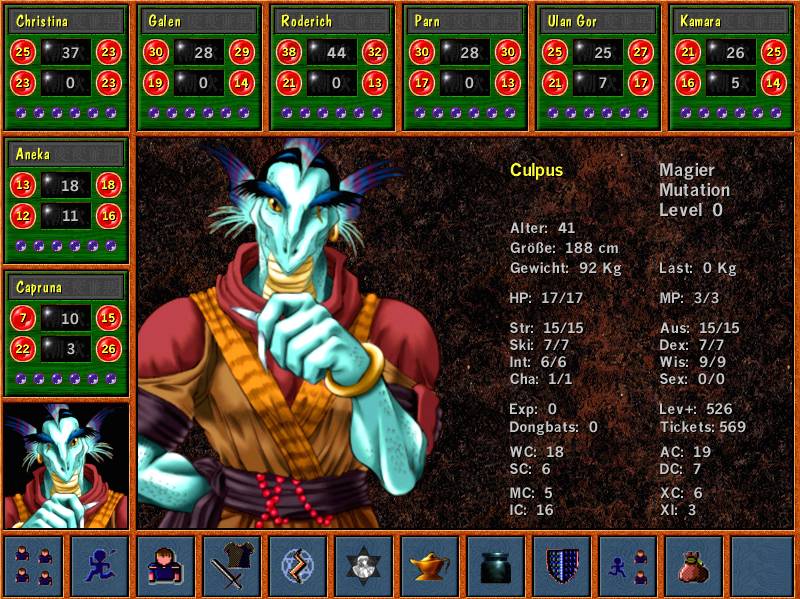Select the dark green jar icon

(x=496, y=566)
